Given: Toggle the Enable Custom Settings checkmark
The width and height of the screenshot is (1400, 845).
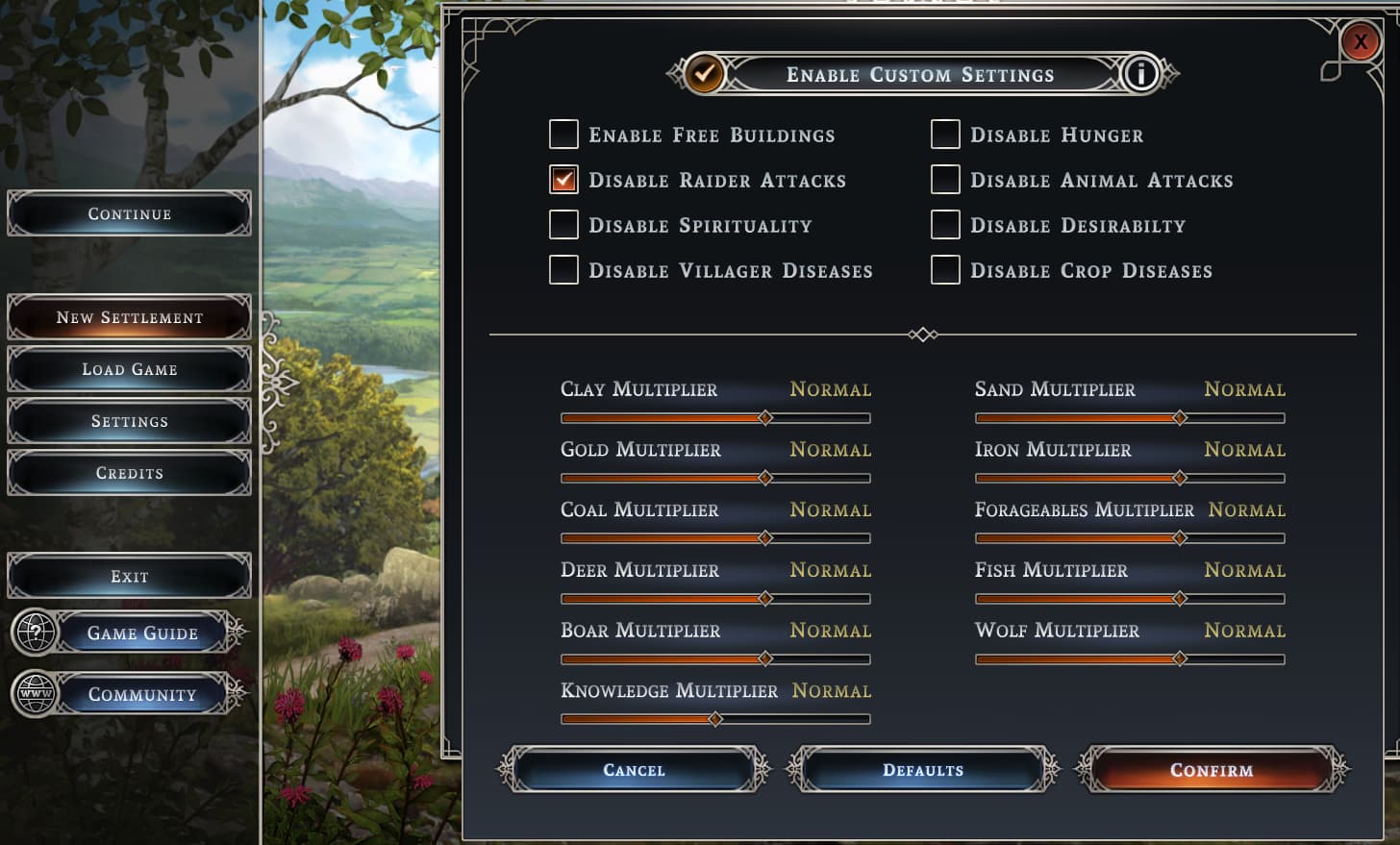Looking at the screenshot, I should coord(705,74).
